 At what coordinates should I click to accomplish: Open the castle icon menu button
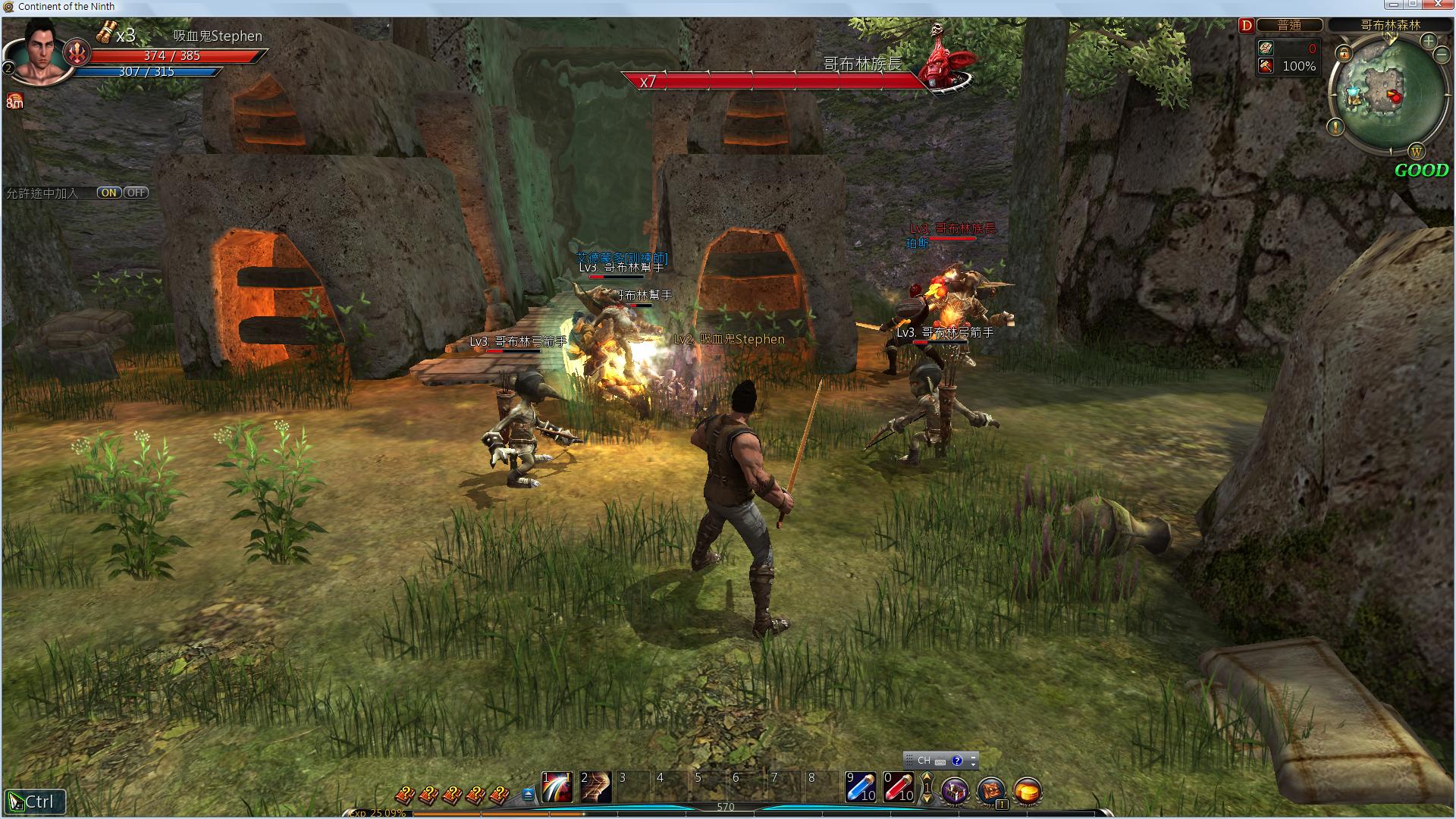point(955,791)
